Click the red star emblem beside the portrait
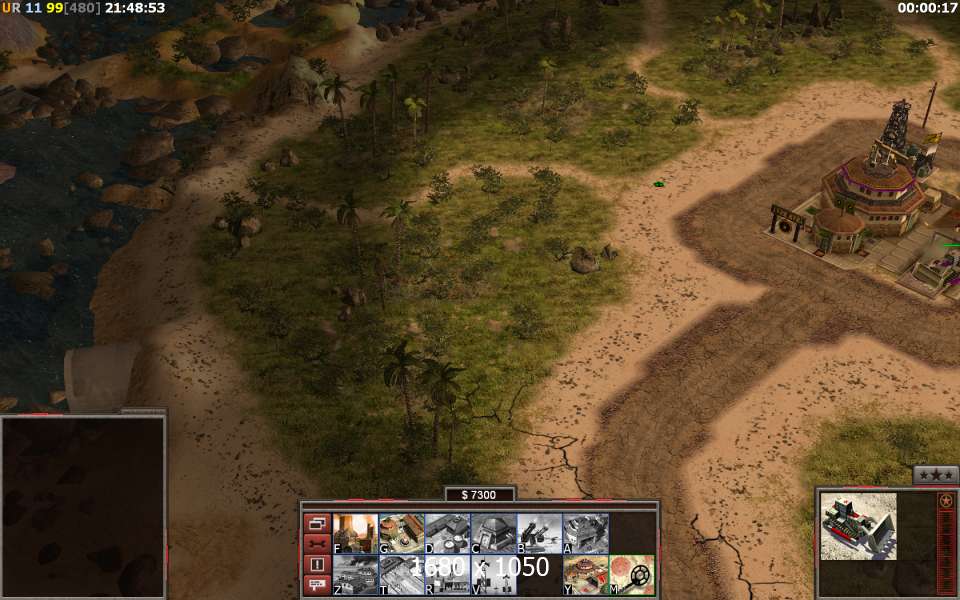 click(946, 500)
